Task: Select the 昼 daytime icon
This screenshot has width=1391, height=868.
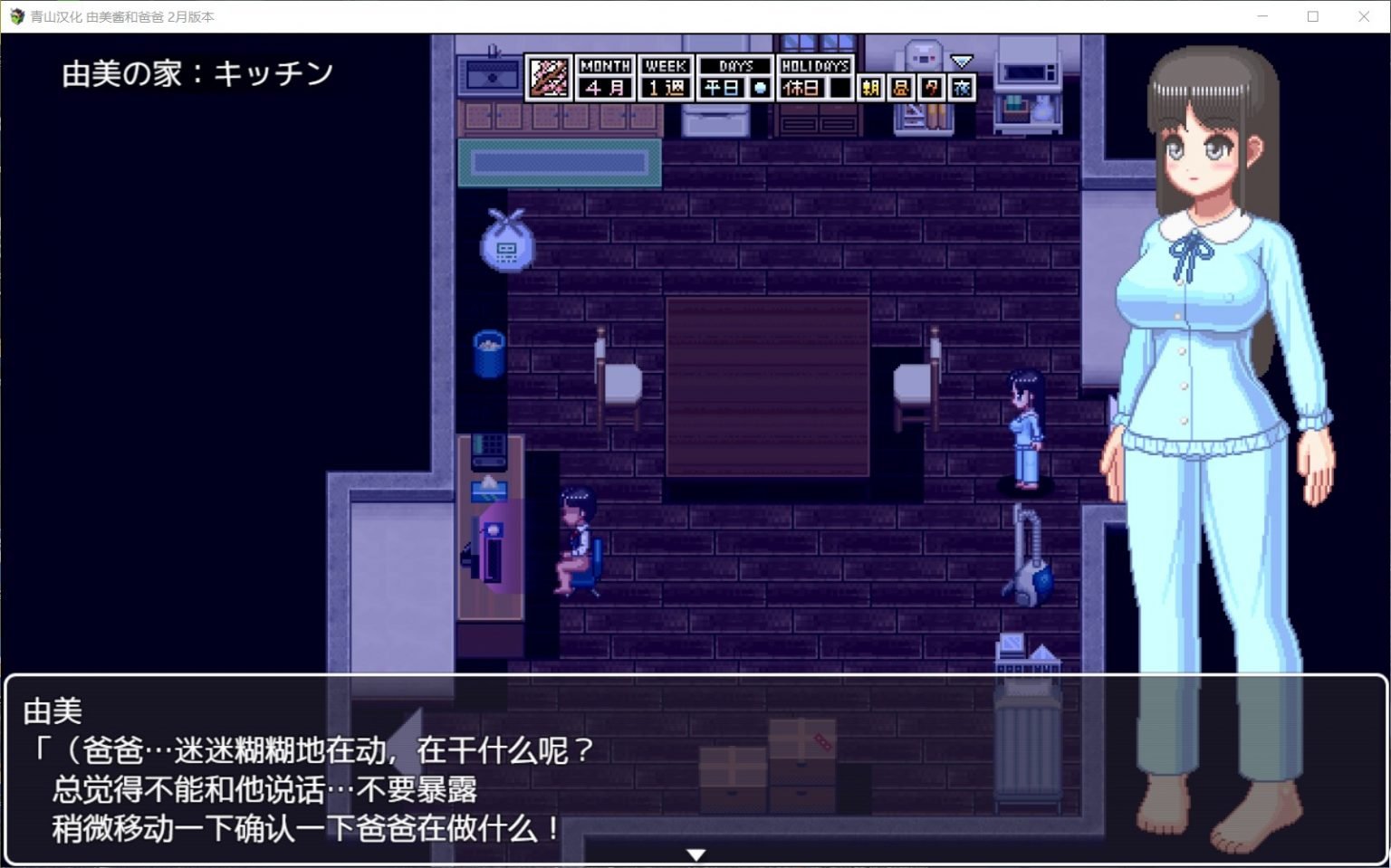Action: 901,87
